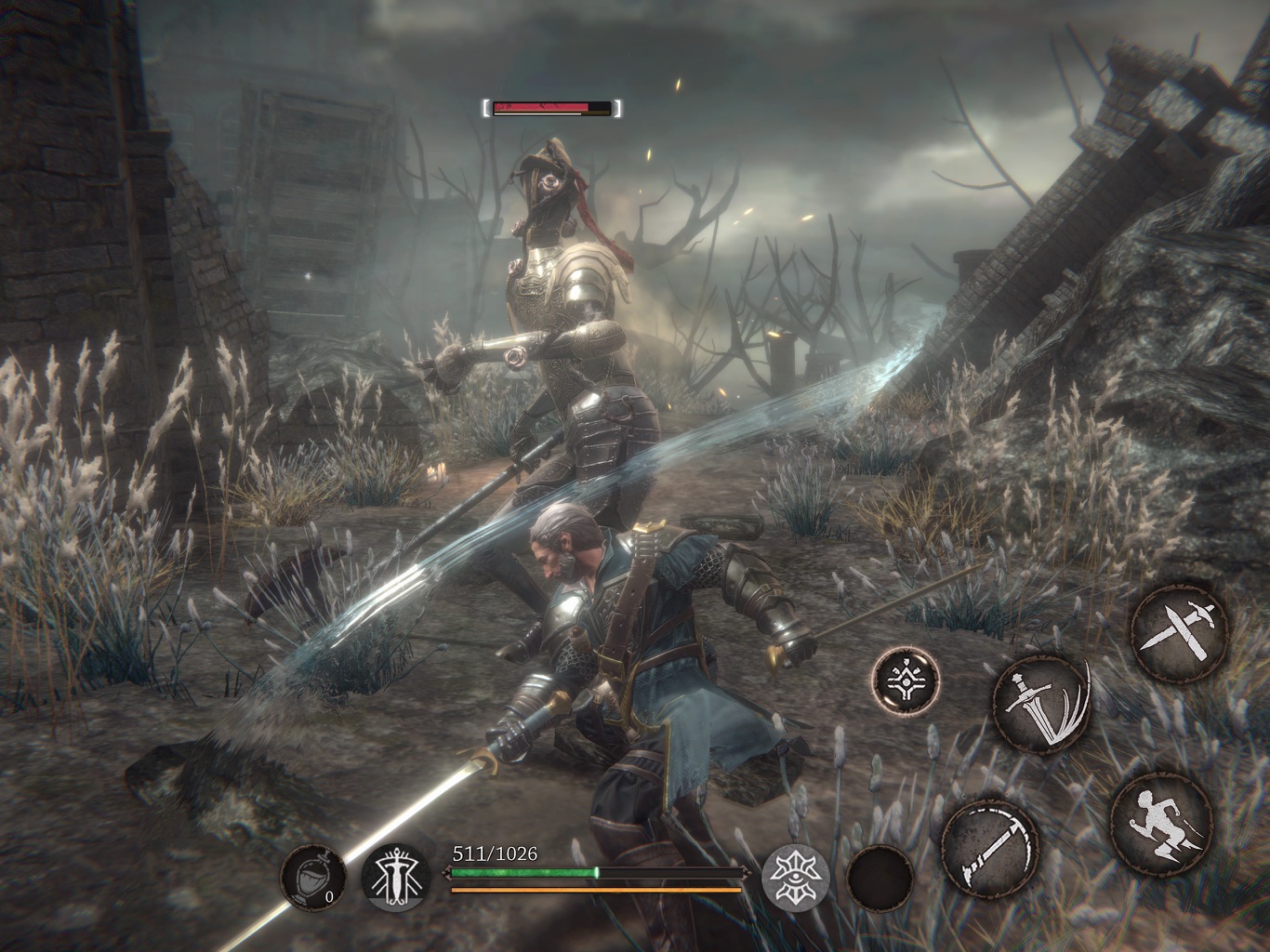Use the healing potion flask
The width and height of the screenshot is (1270, 952).
[x=313, y=876]
